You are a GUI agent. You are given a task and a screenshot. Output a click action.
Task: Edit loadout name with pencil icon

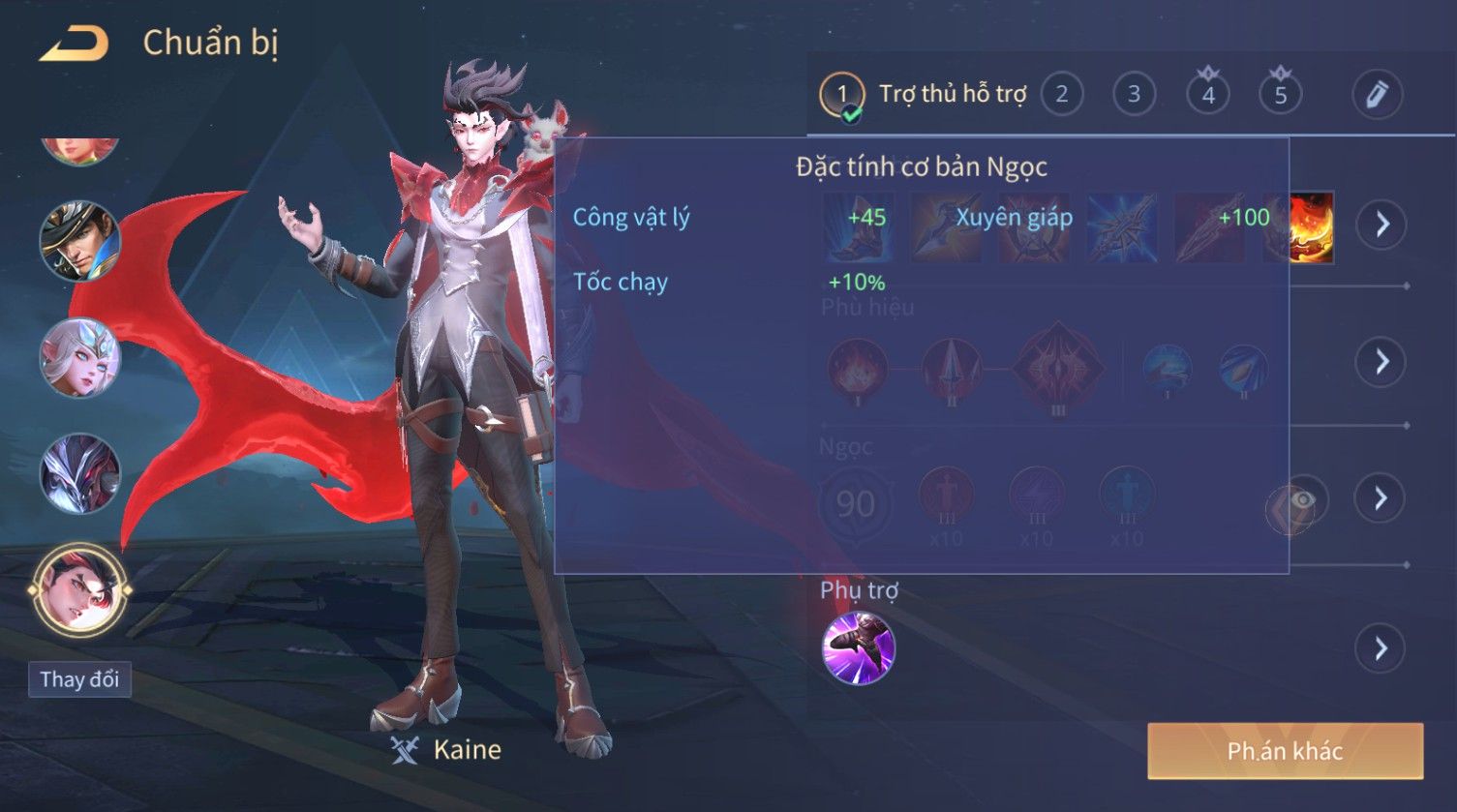pyautogui.click(x=1377, y=95)
